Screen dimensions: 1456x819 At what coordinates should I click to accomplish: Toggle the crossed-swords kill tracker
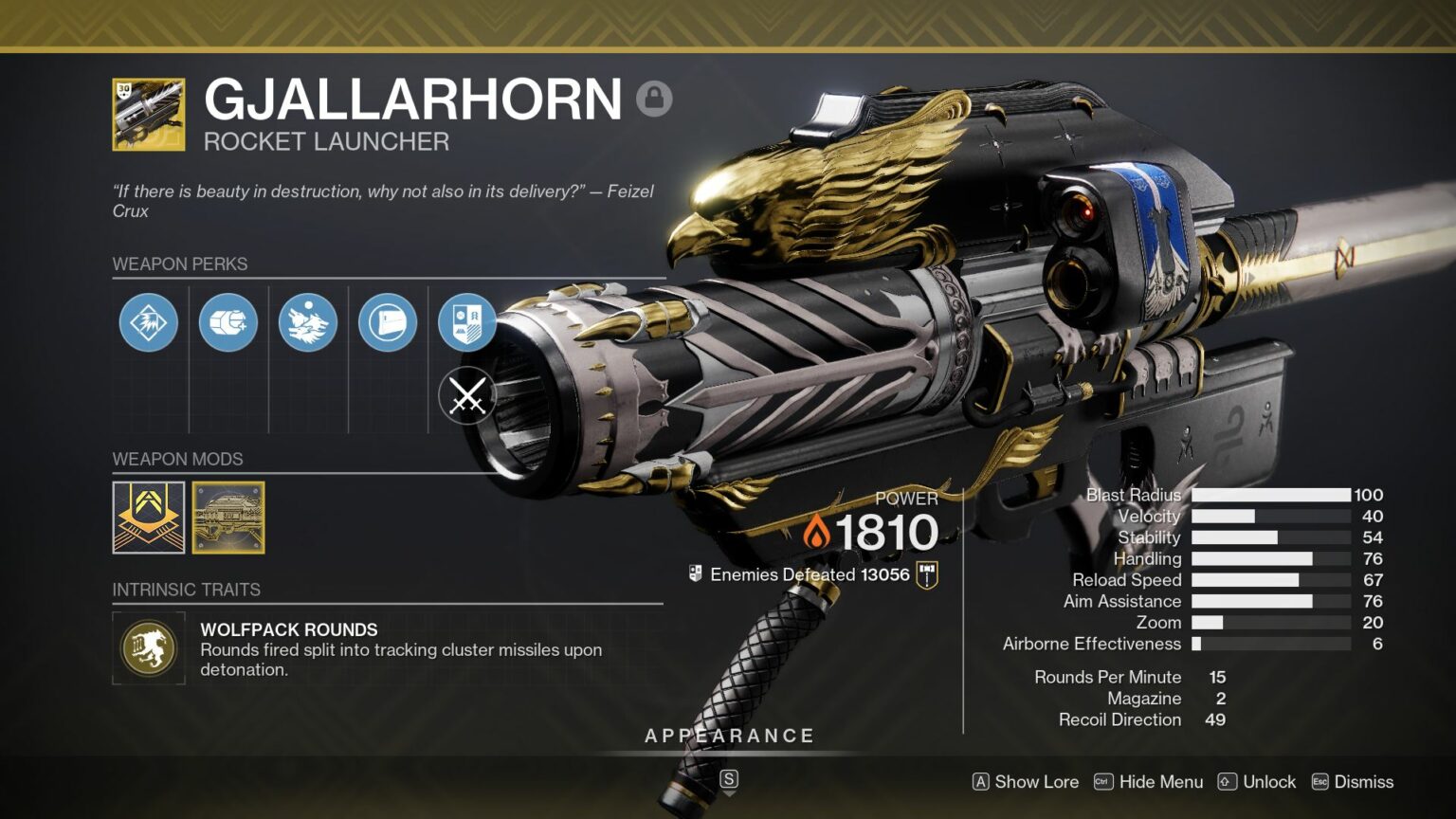coord(465,396)
